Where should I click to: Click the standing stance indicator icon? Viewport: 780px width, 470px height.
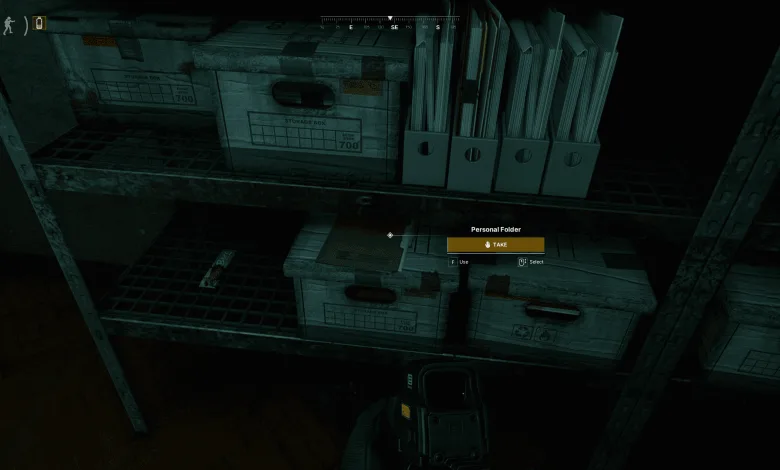click(x=9, y=24)
